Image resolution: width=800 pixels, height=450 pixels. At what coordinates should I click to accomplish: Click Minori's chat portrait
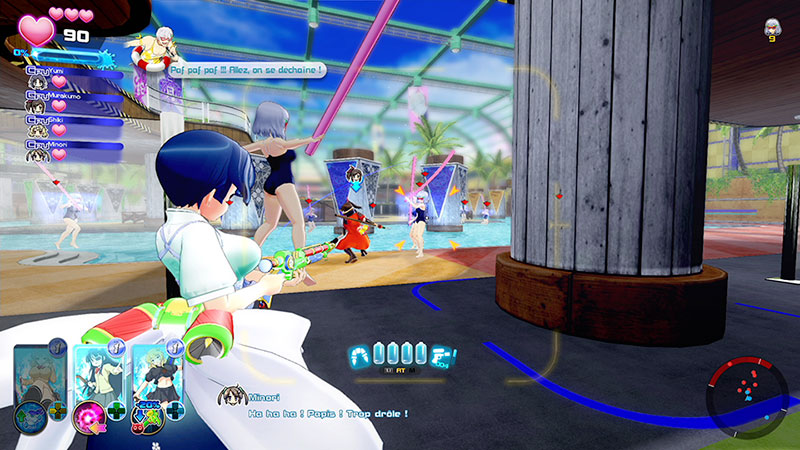pos(232,398)
